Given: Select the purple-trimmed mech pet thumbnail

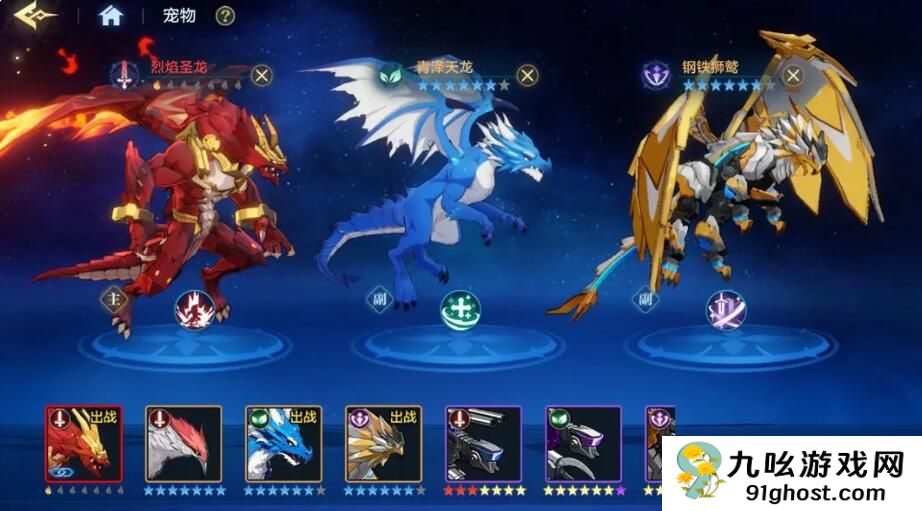Looking at the screenshot, I should point(584,443).
